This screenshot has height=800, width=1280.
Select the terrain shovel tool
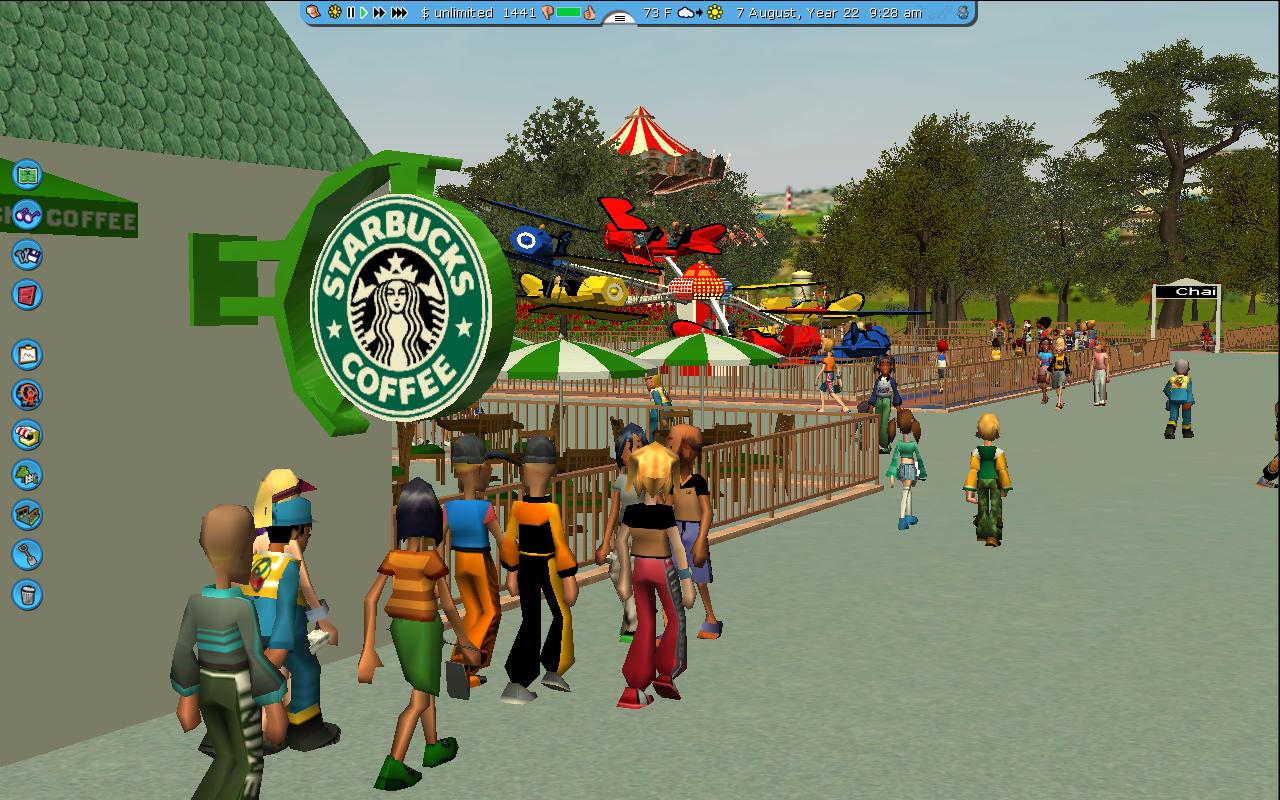(x=27, y=554)
